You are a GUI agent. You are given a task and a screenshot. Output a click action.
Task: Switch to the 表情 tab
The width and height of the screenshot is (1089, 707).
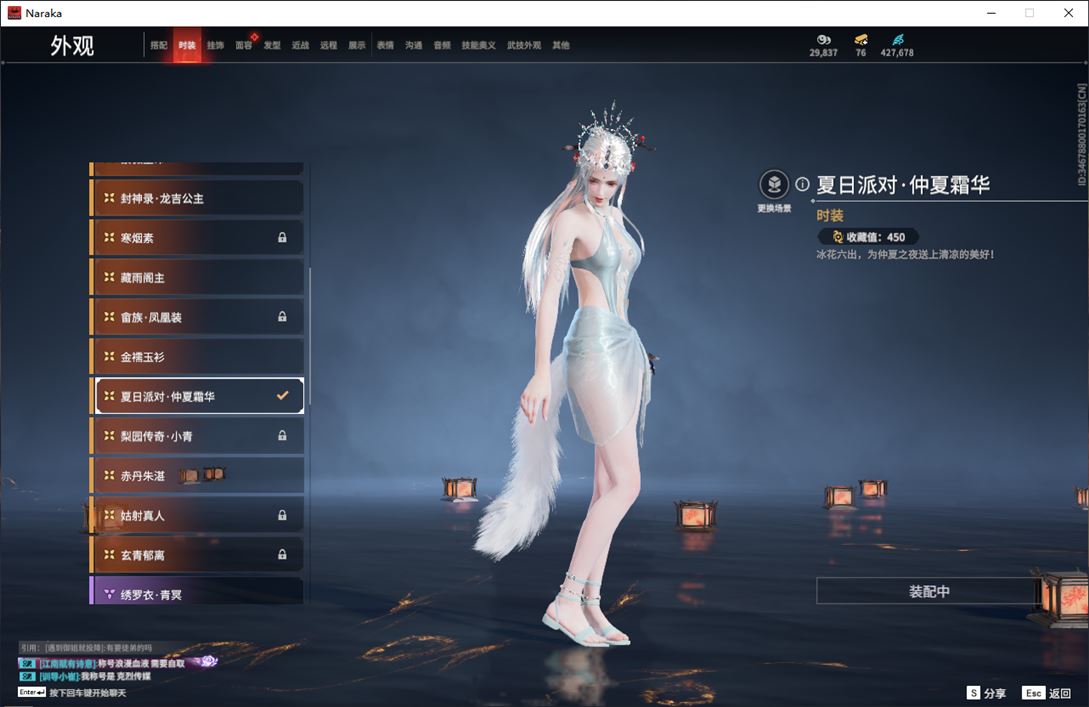click(385, 46)
